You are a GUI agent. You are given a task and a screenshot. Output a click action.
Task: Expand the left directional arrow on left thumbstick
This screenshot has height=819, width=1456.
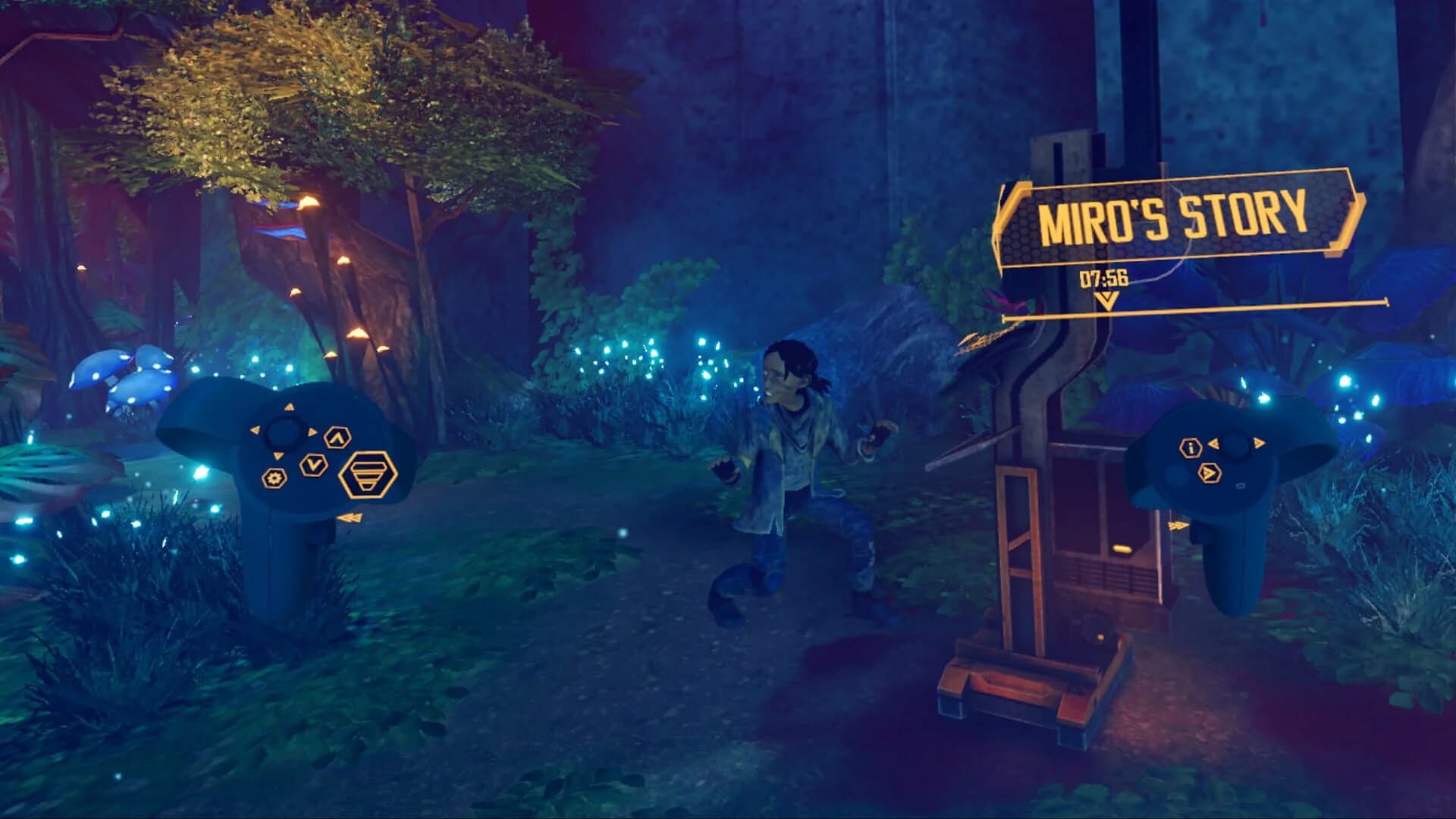click(x=256, y=430)
